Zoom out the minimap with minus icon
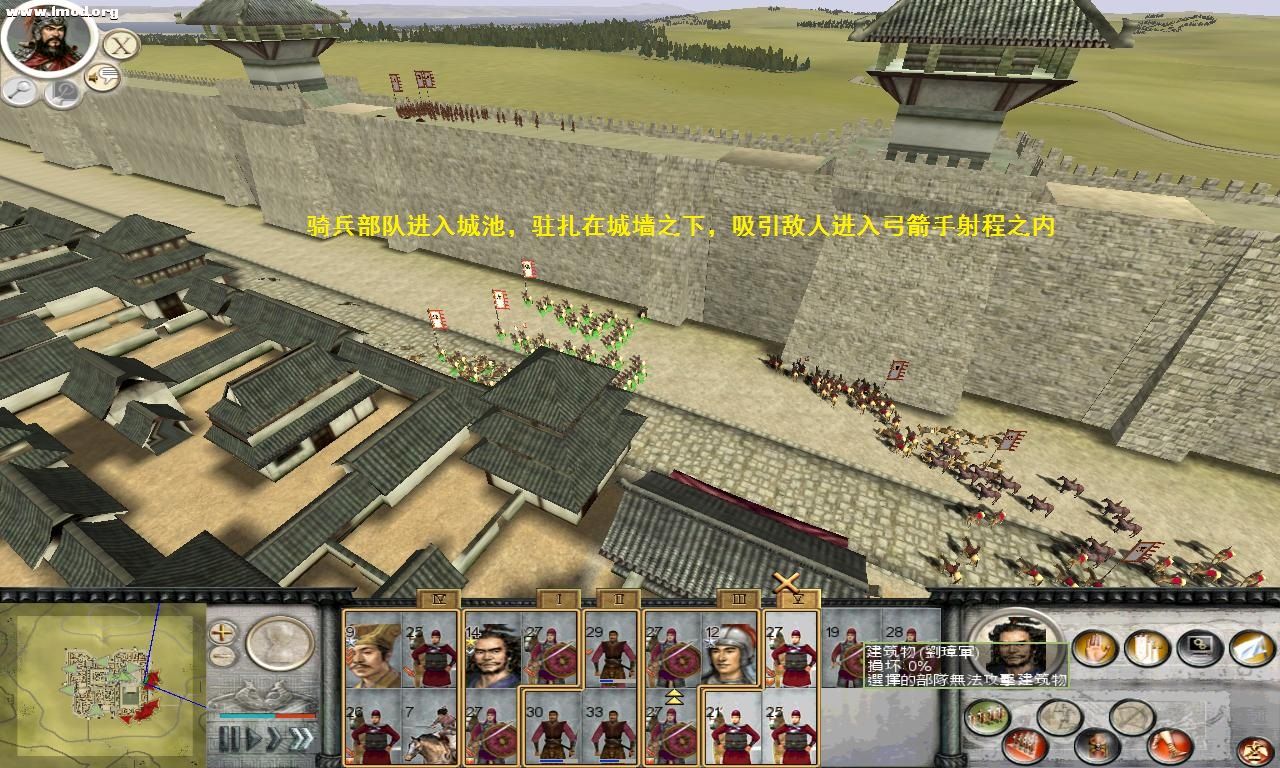Viewport: 1280px width, 768px height. pyautogui.click(x=222, y=655)
